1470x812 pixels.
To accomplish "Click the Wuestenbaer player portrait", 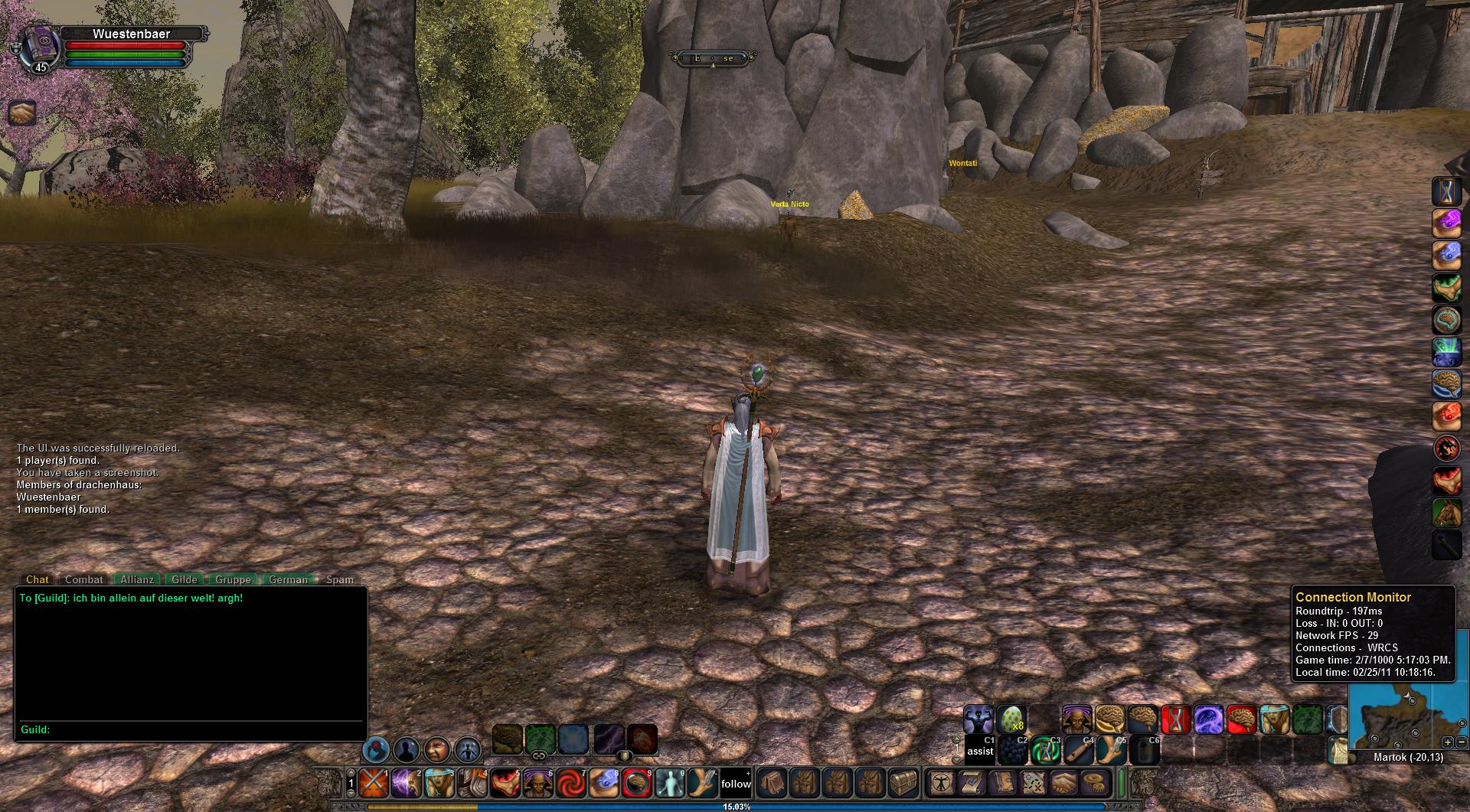I will 39,46.
